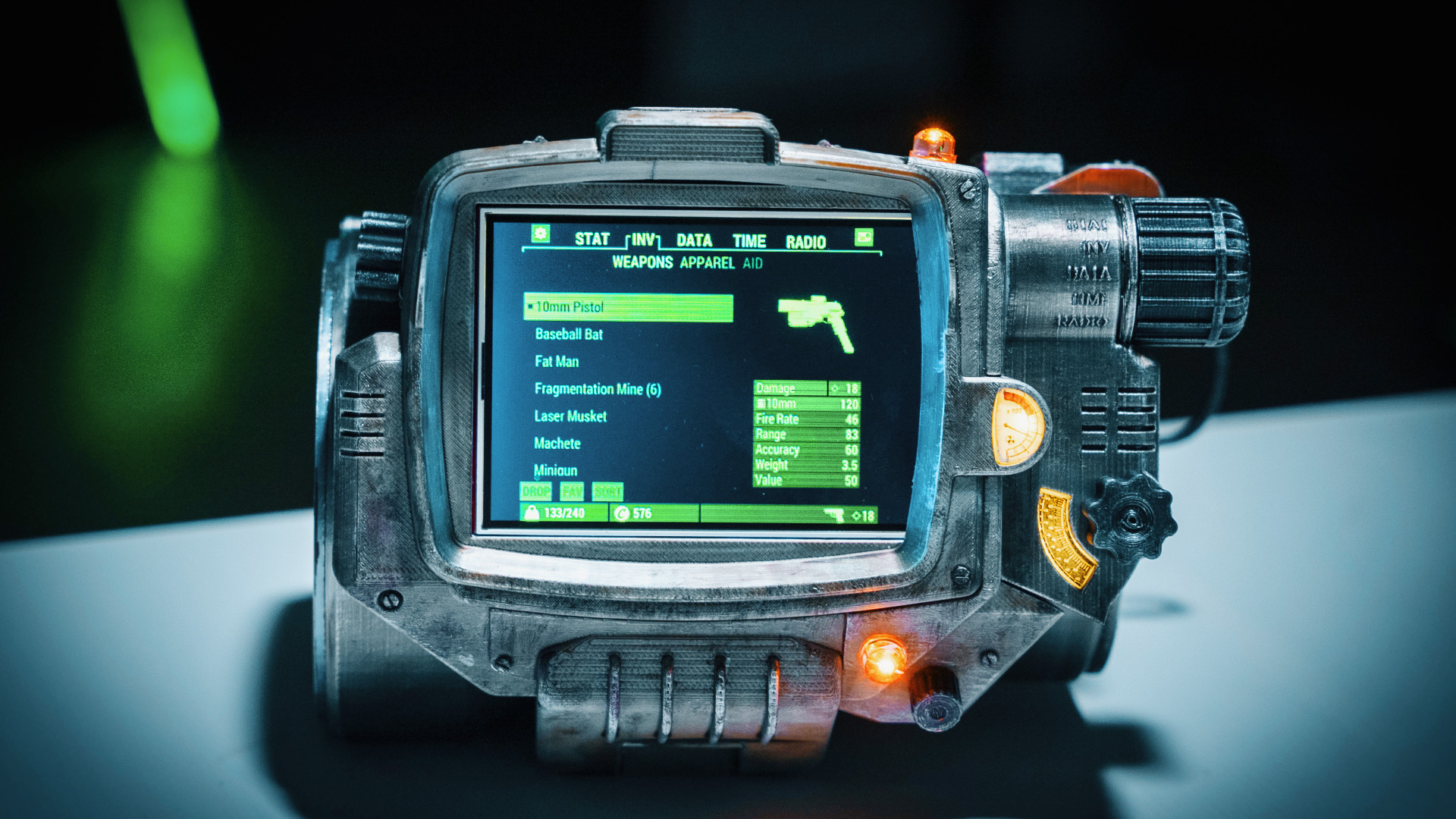Screen dimensions: 1456x819
Task: Switch to the STAT tab
Action: tap(592, 239)
